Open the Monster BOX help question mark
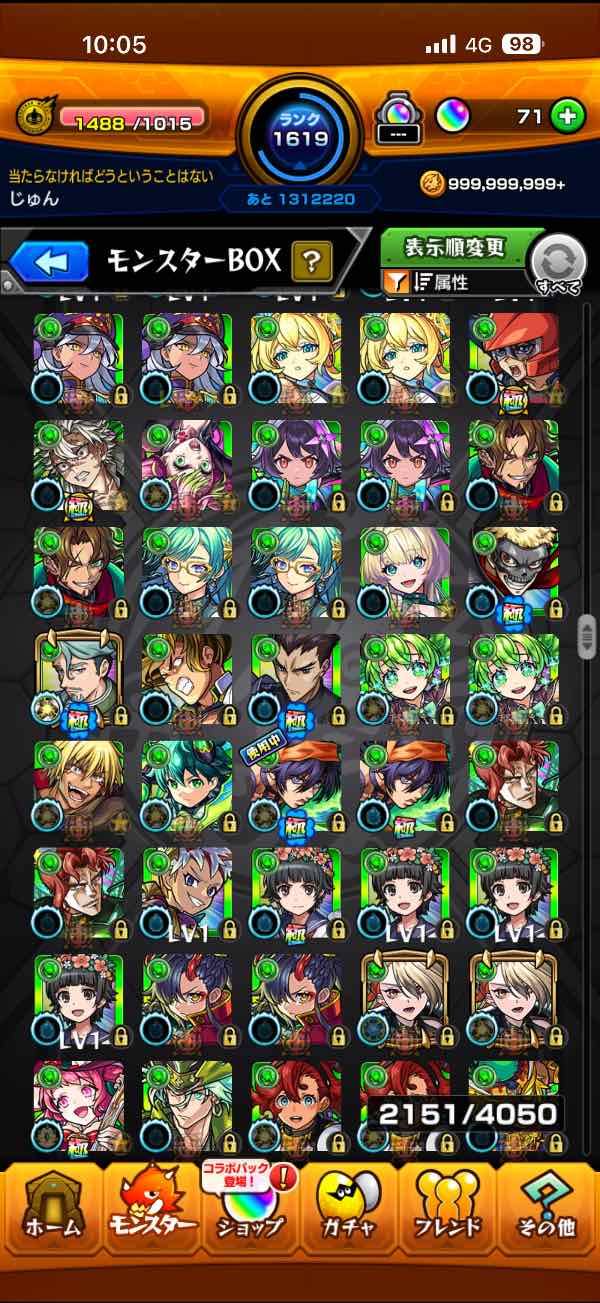This screenshot has height=1303, width=600. click(x=311, y=263)
